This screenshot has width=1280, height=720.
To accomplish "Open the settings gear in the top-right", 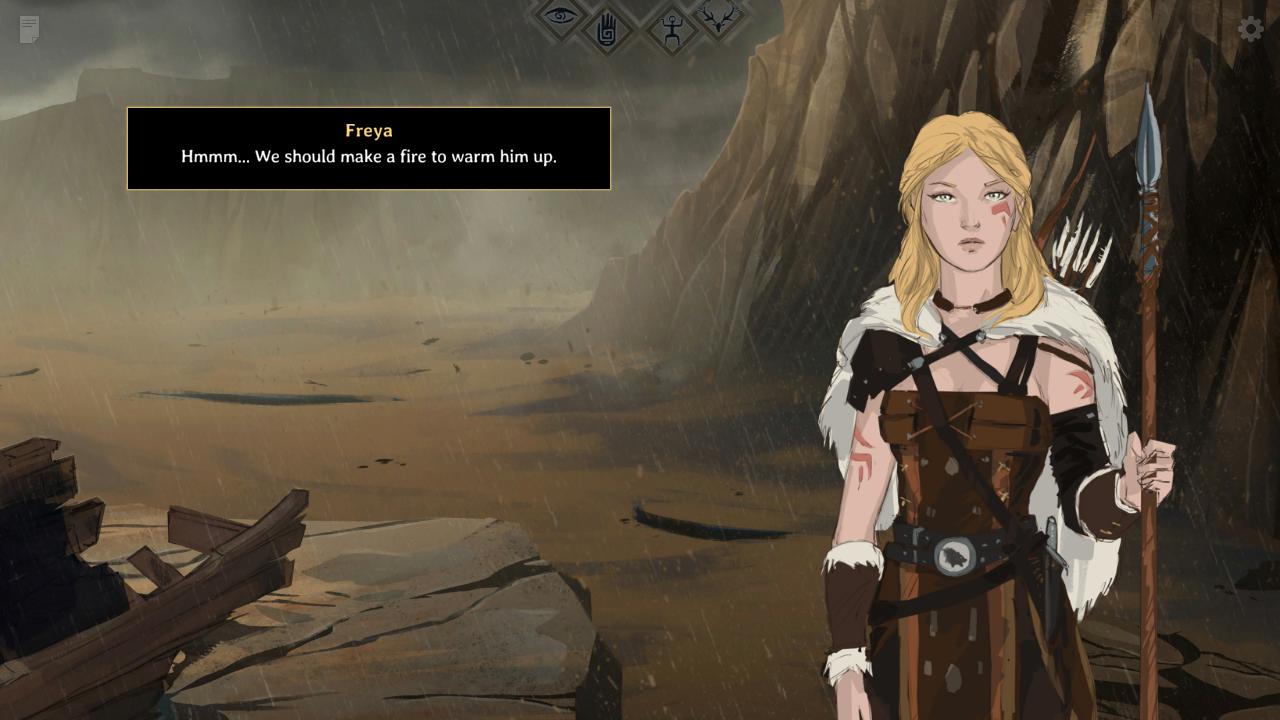I will click(x=1249, y=28).
